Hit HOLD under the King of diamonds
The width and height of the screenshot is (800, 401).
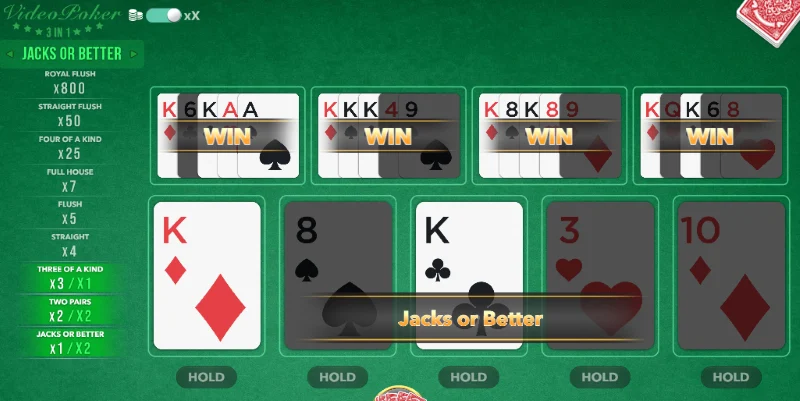click(x=206, y=377)
